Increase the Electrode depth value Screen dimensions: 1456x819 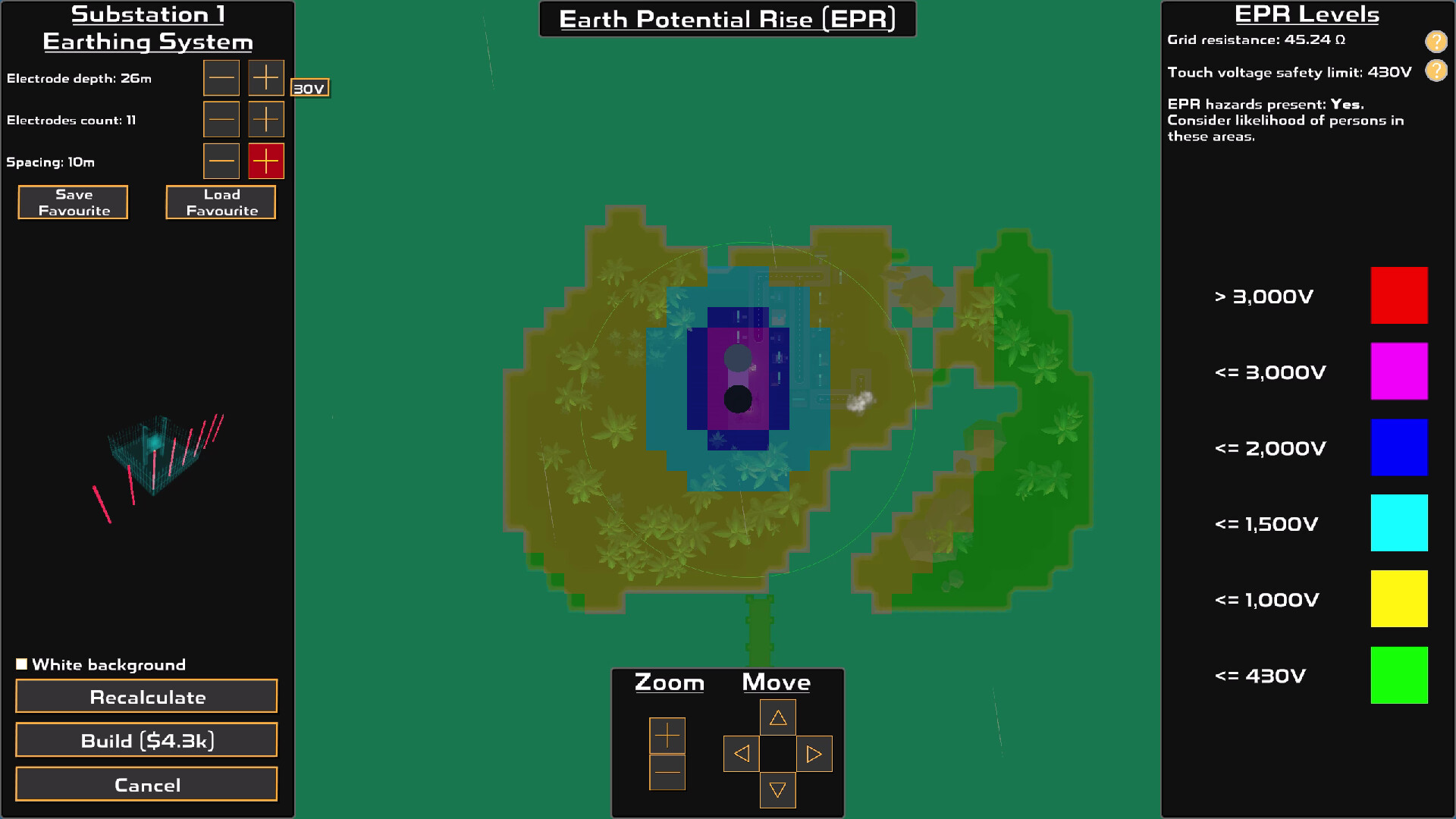pyautogui.click(x=265, y=77)
